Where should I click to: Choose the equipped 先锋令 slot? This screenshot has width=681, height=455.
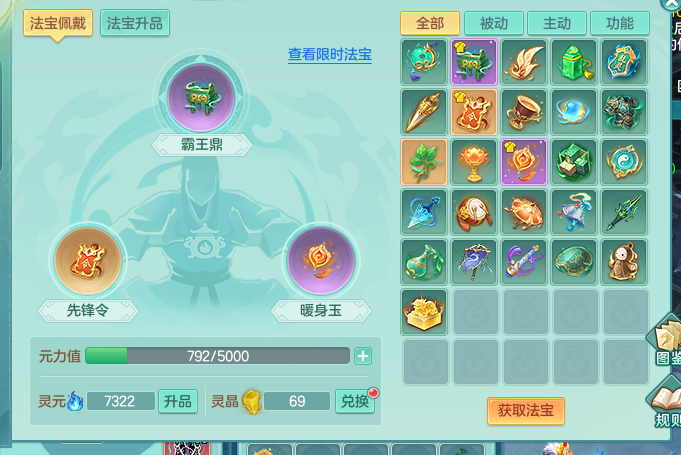tap(87, 262)
